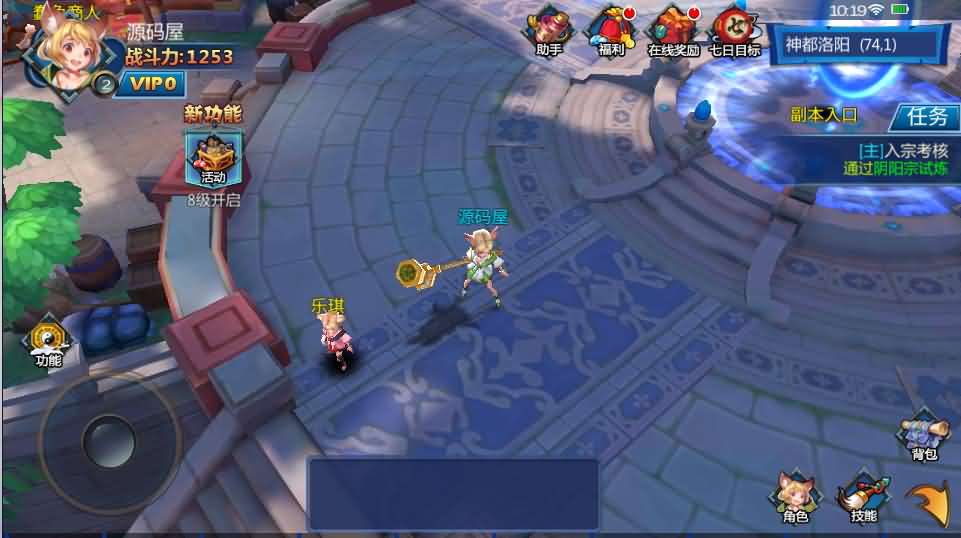Tap the virtual joystick knob
961x538 pixels.
tap(108, 441)
